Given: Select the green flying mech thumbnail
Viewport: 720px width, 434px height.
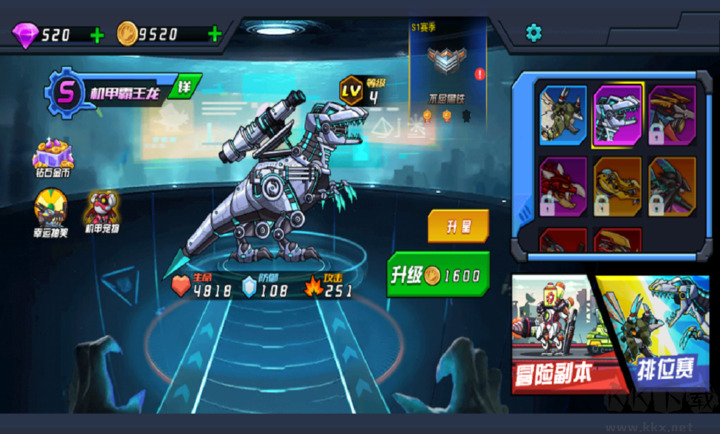Looking at the screenshot, I should (x=563, y=114).
